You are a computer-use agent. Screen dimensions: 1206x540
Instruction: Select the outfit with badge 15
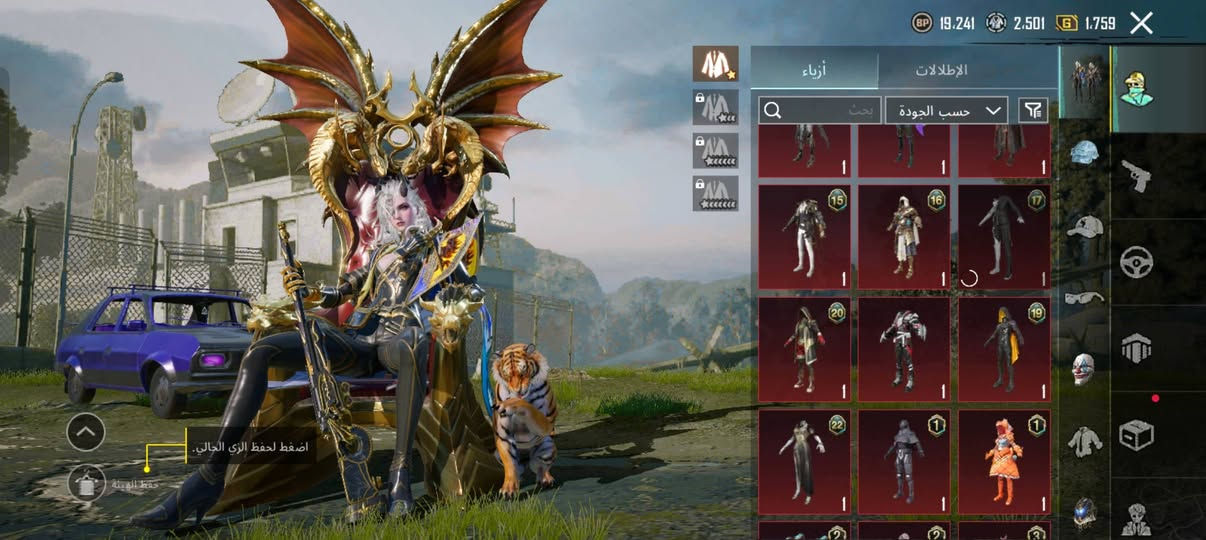tap(804, 237)
